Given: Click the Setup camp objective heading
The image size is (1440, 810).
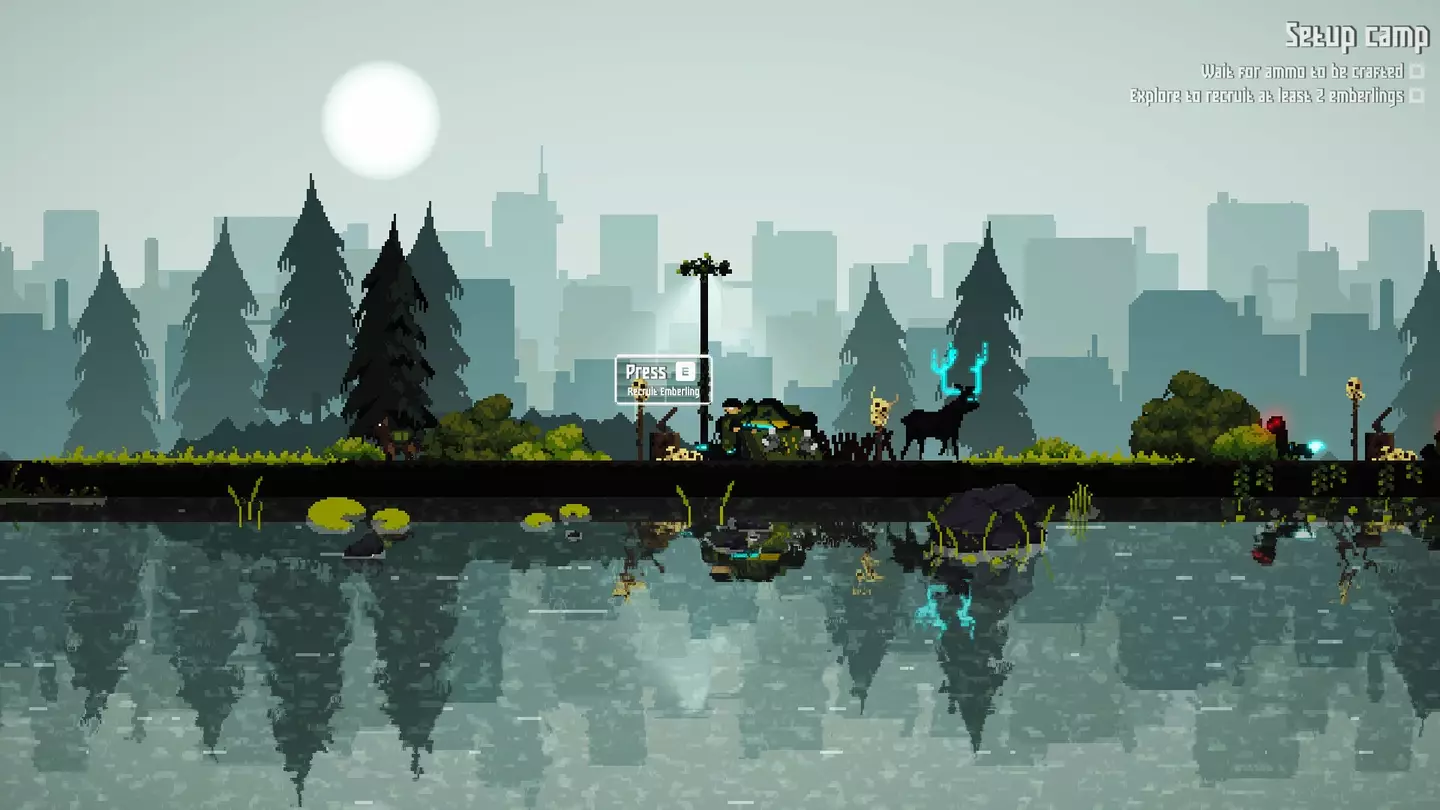Looking at the screenshot, I should pos(1356,37).
